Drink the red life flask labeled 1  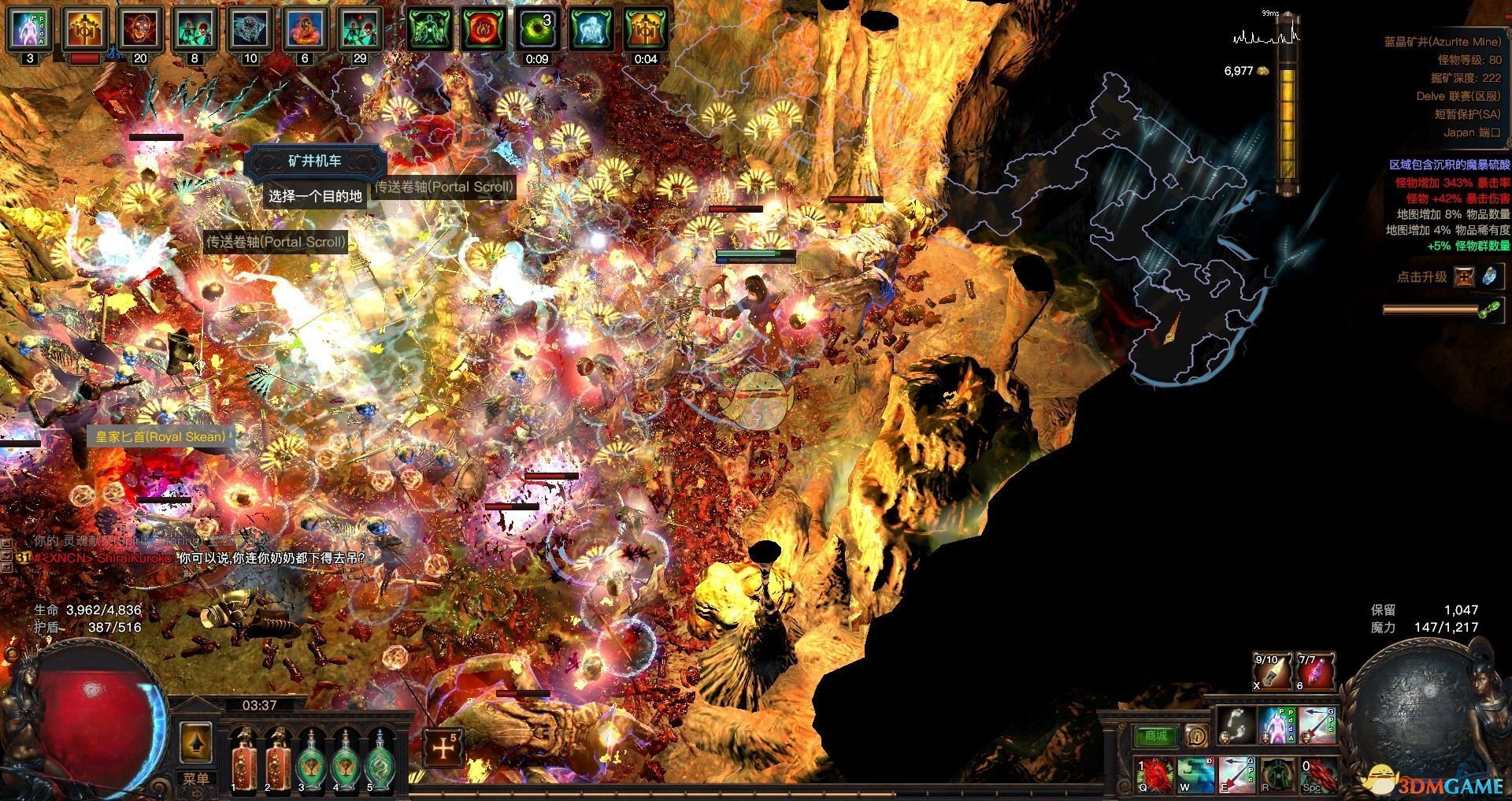[243, 759]
